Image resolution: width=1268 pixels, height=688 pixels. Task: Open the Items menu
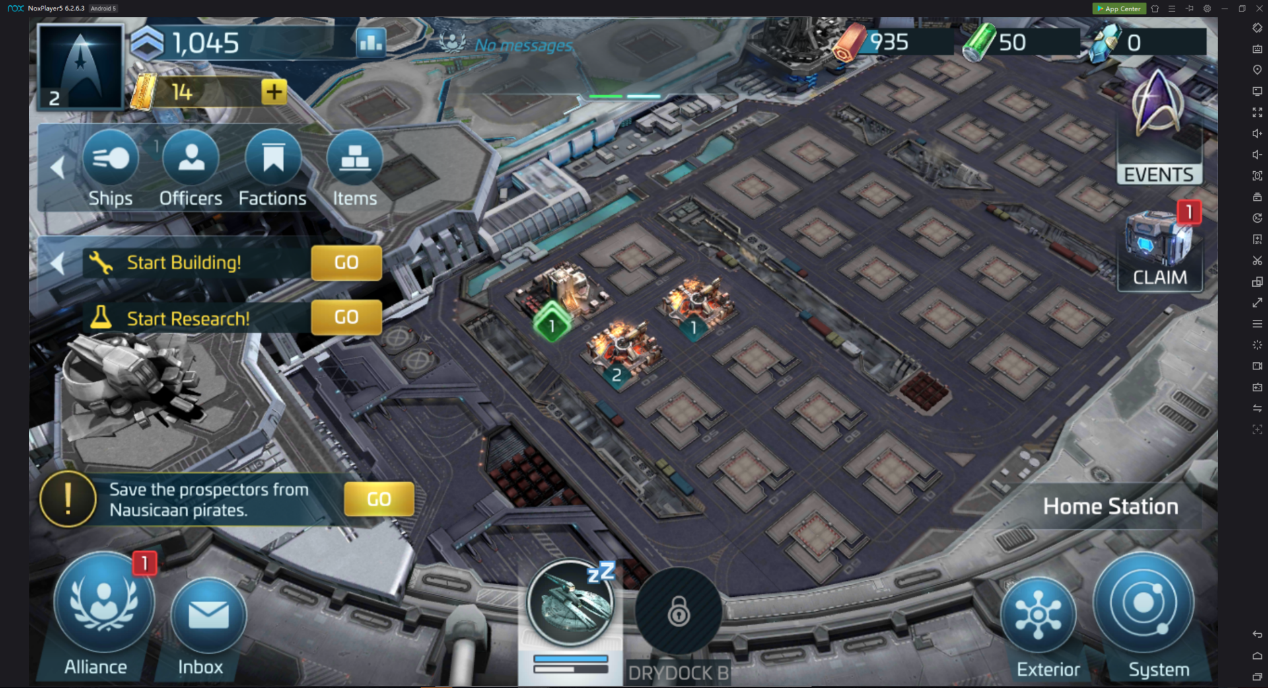point(354,167)
